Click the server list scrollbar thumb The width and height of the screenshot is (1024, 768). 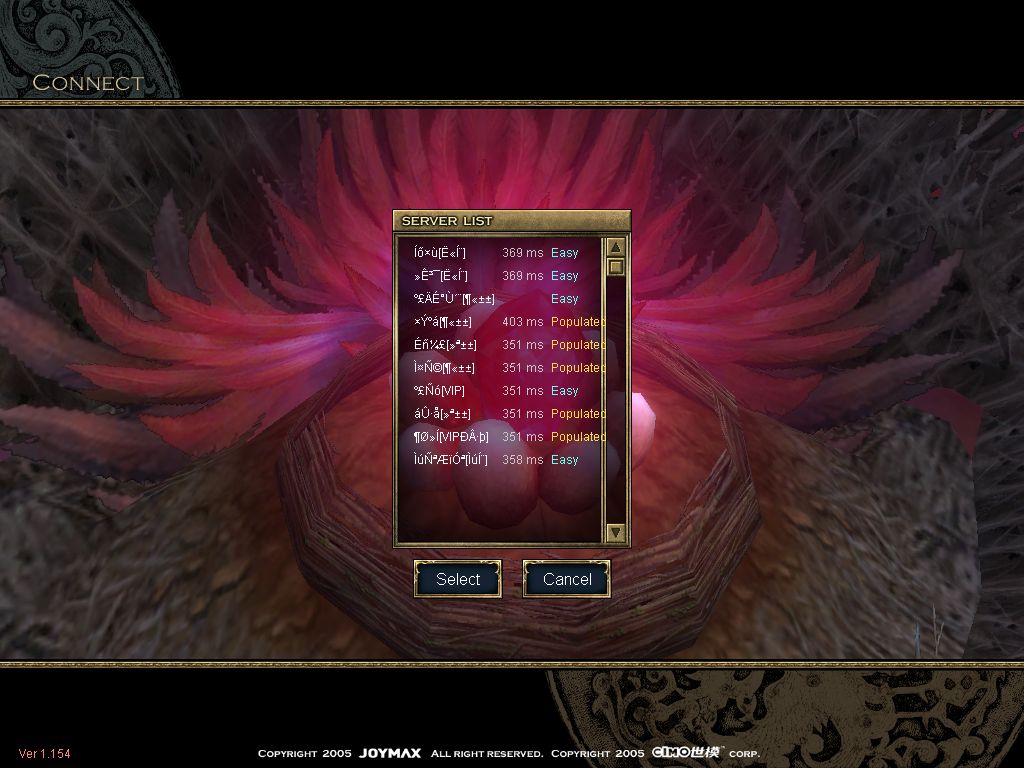(x=616, y=267)
